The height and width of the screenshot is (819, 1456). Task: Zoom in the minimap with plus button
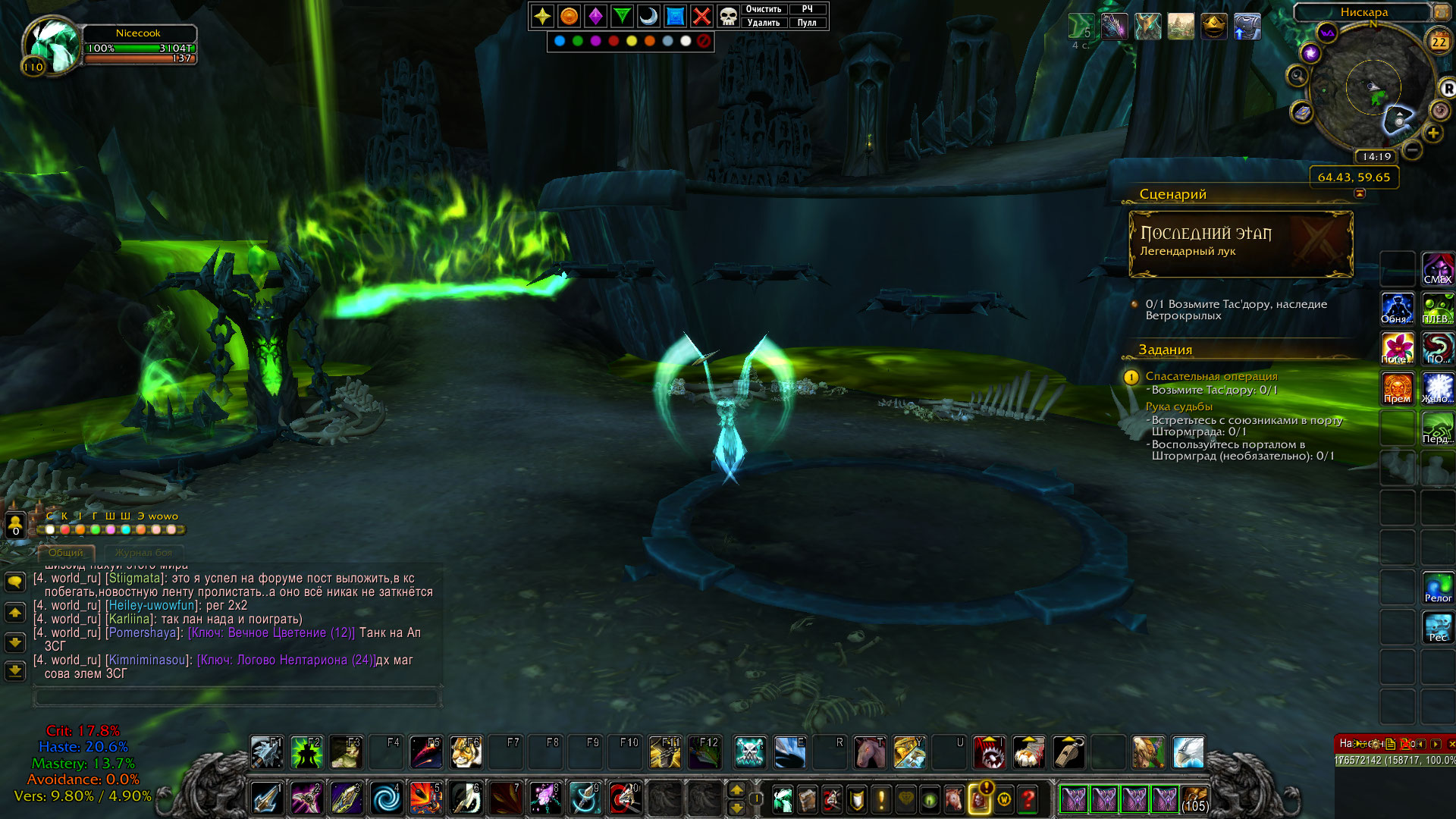1432,133
